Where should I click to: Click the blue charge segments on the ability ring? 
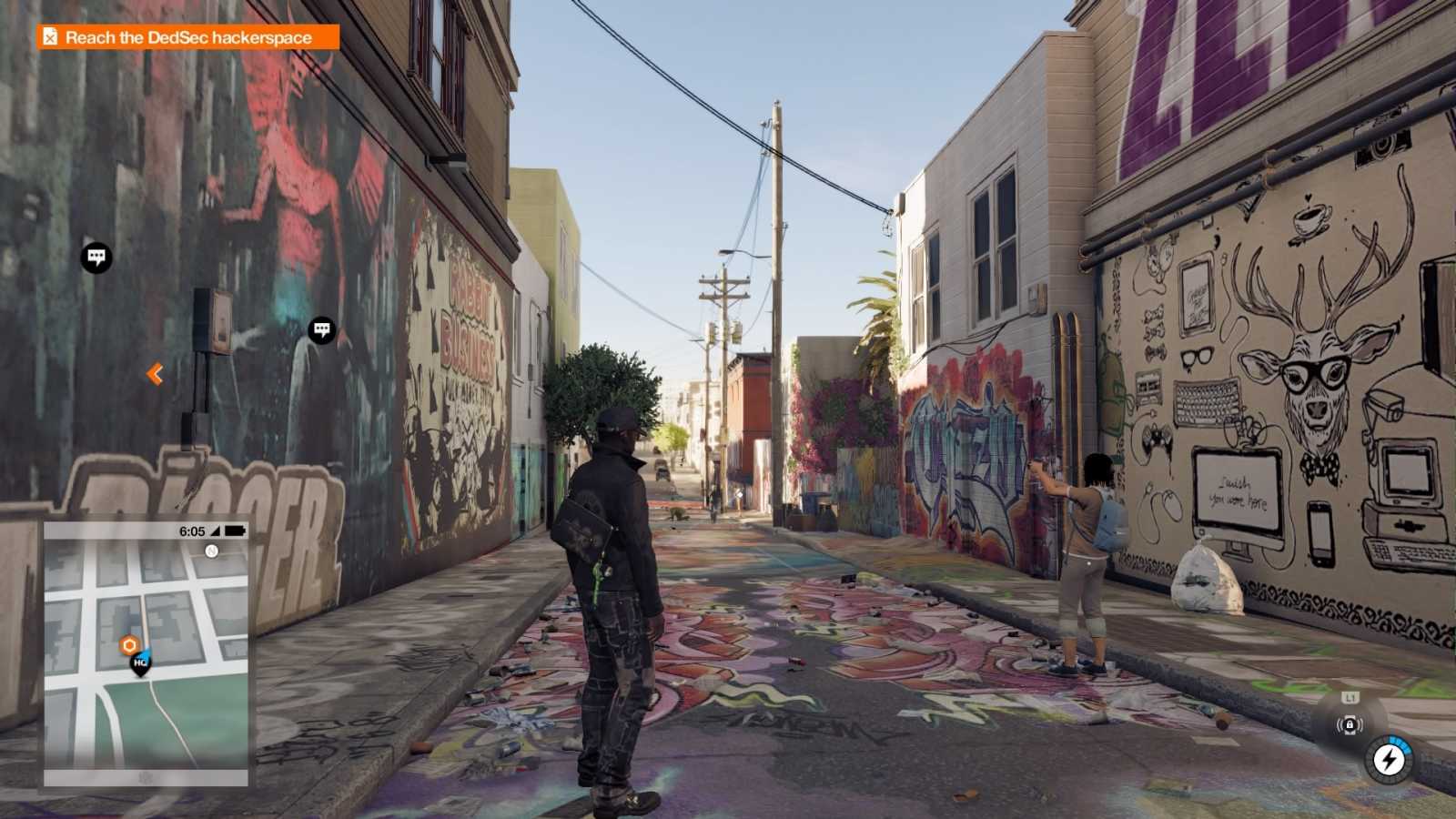[x=1400, y=744]
